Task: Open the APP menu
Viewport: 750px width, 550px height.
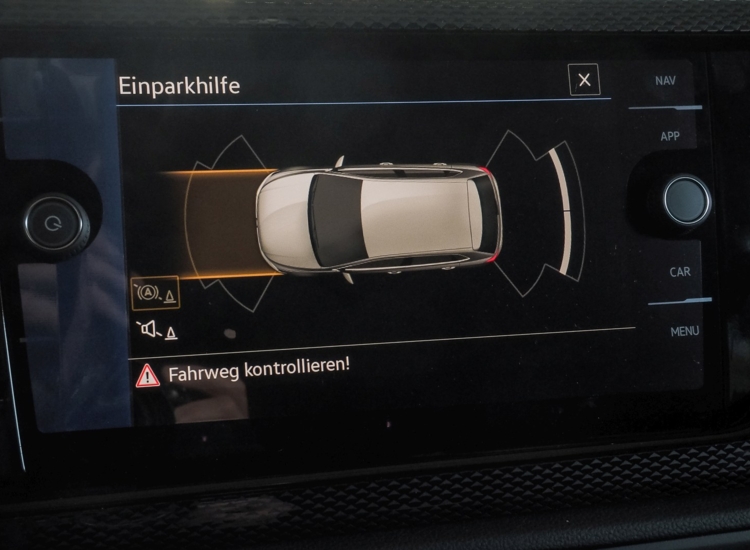Action: 669,136
